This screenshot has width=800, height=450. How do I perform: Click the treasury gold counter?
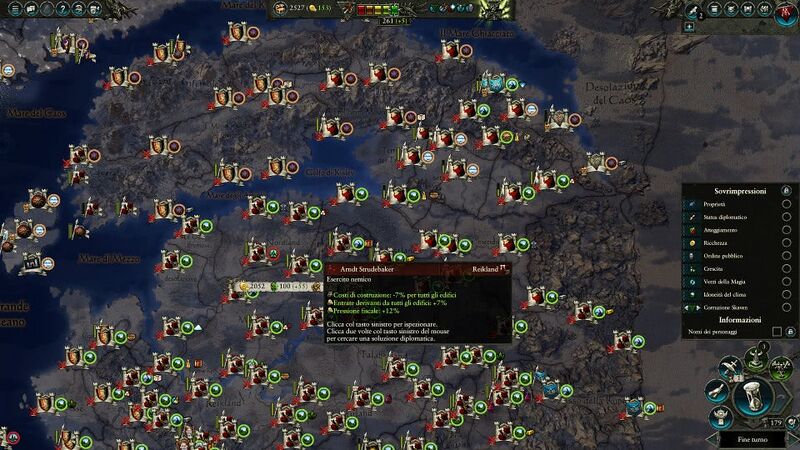tap(292, 8)
